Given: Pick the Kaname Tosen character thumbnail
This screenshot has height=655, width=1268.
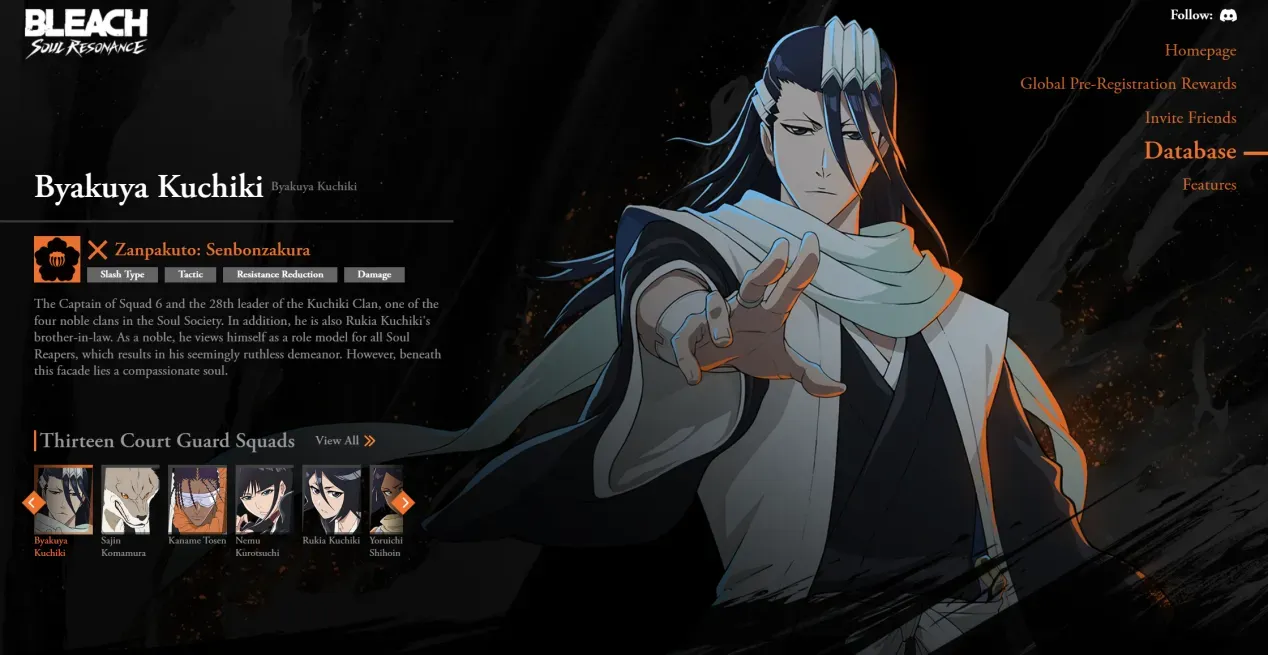Looking at the screenshot, I should click(197, 499).
